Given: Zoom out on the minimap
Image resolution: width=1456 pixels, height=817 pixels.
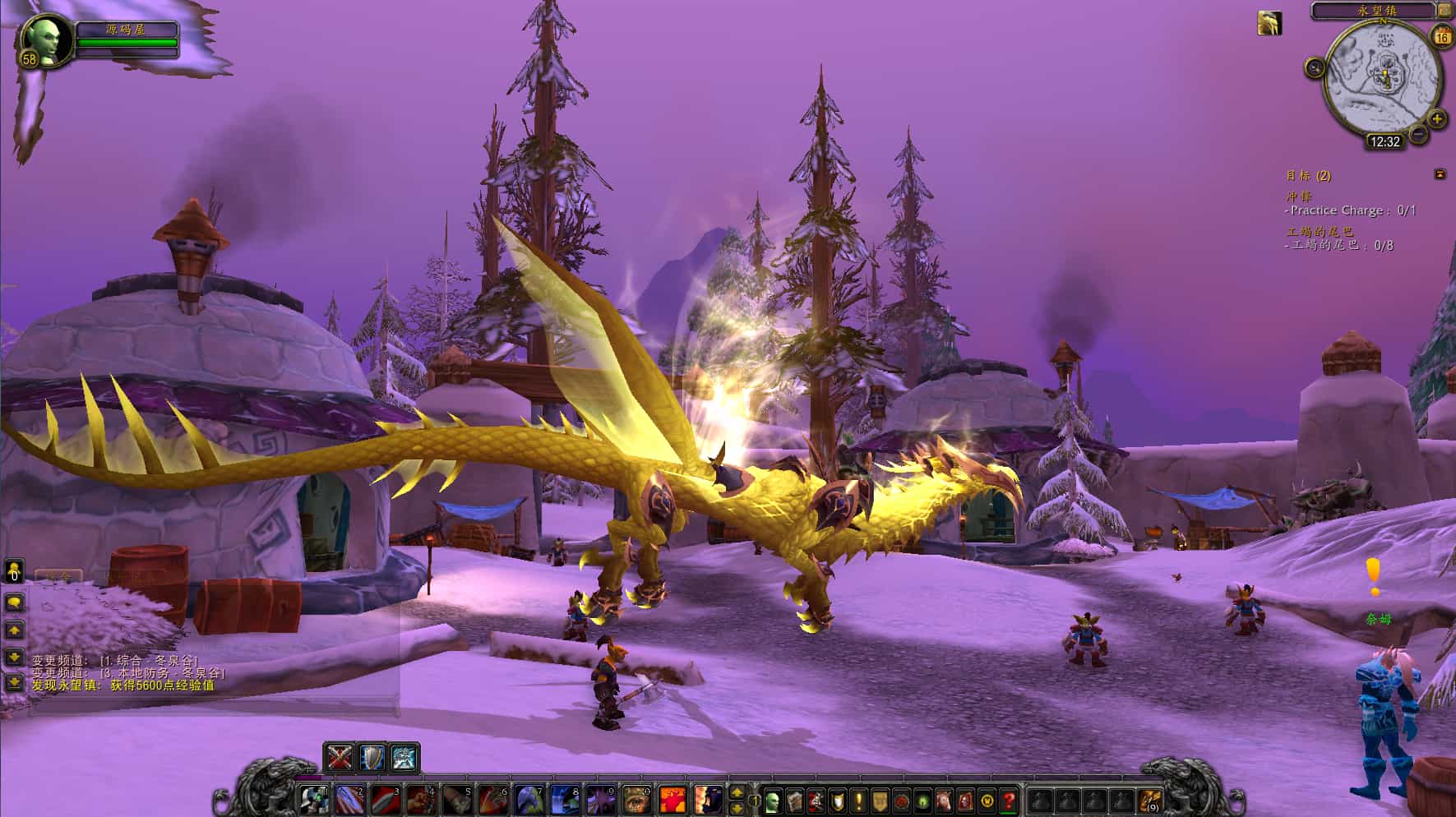Looking at the screenshot, I should pyautogui.click(x=1417, y=133).
